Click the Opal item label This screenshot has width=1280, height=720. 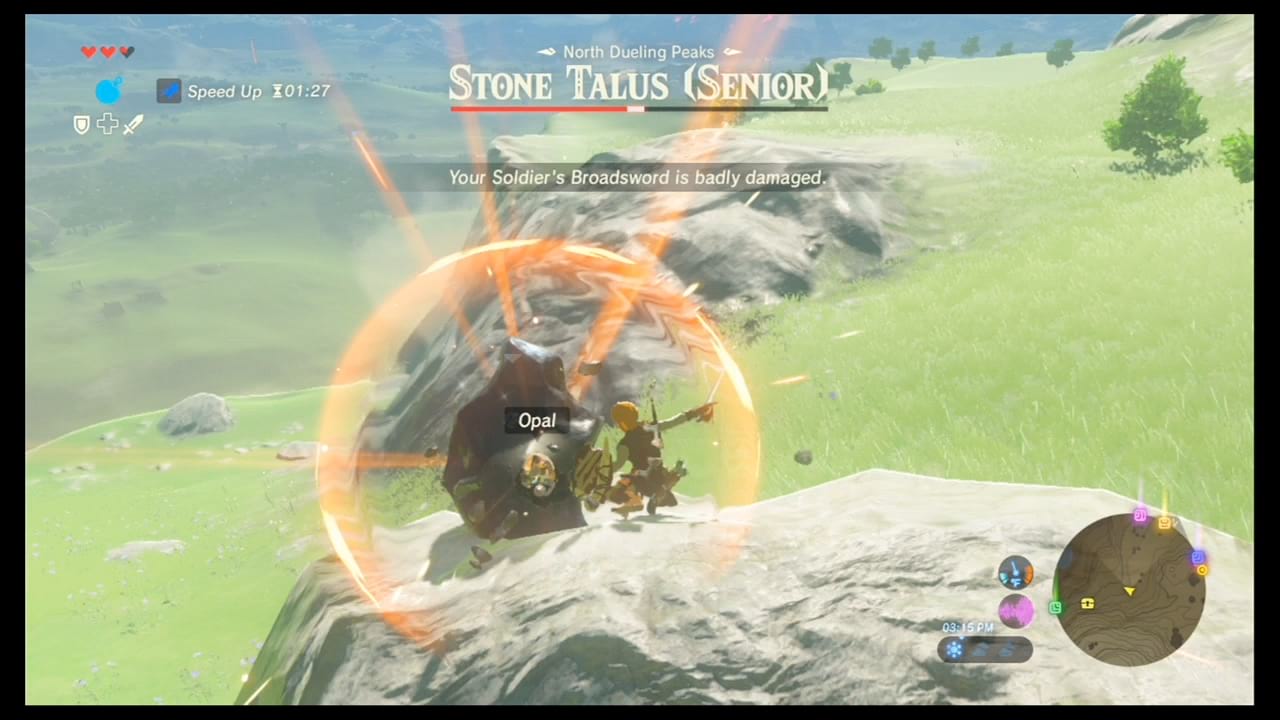[536, 420]
